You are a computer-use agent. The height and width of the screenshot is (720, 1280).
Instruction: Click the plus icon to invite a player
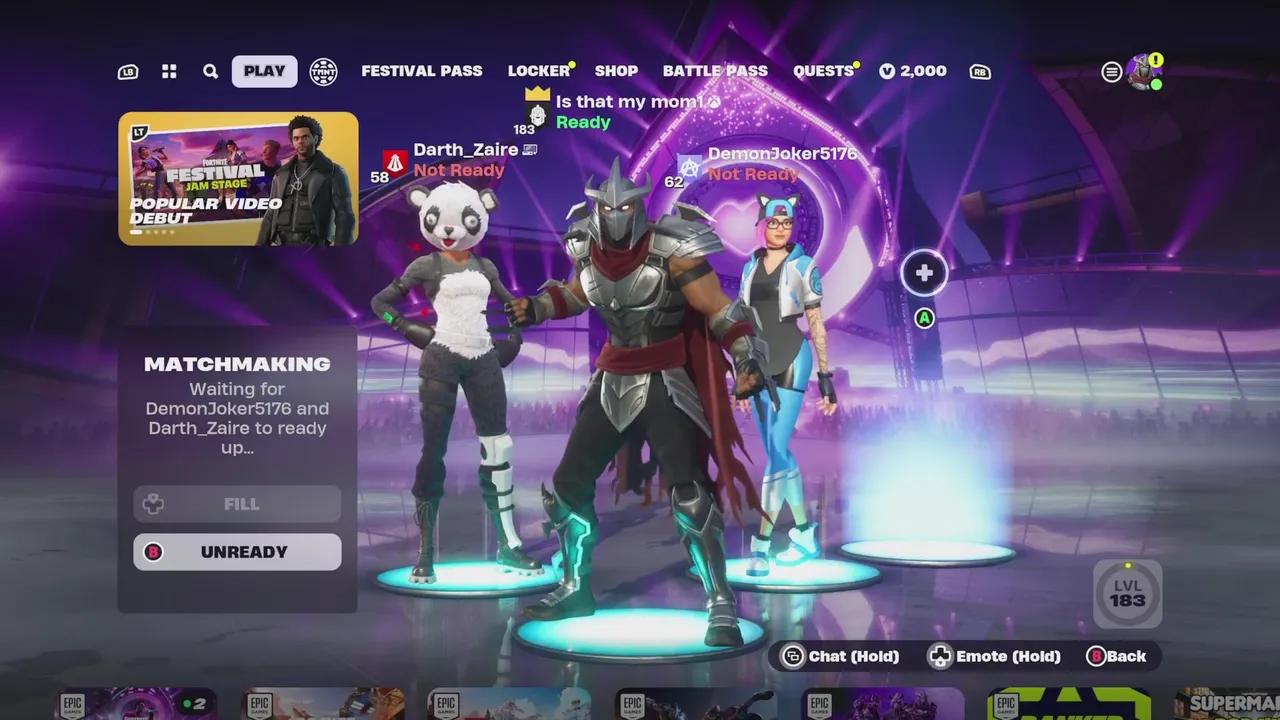click(922, 272)
